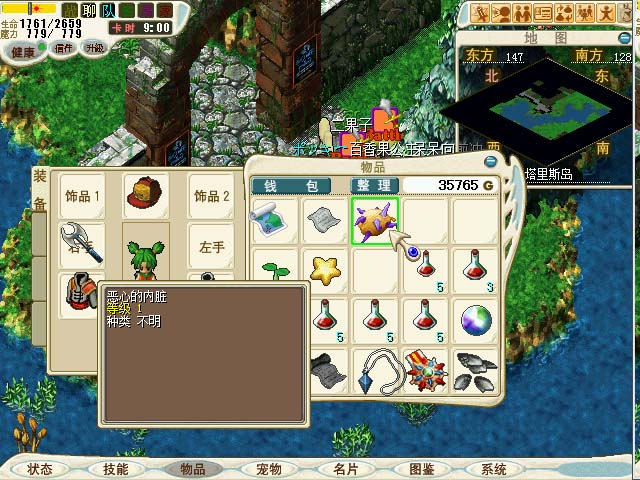Open the 系统 system menu
This screenshot has height=480, width=640.
pos(494,469)
